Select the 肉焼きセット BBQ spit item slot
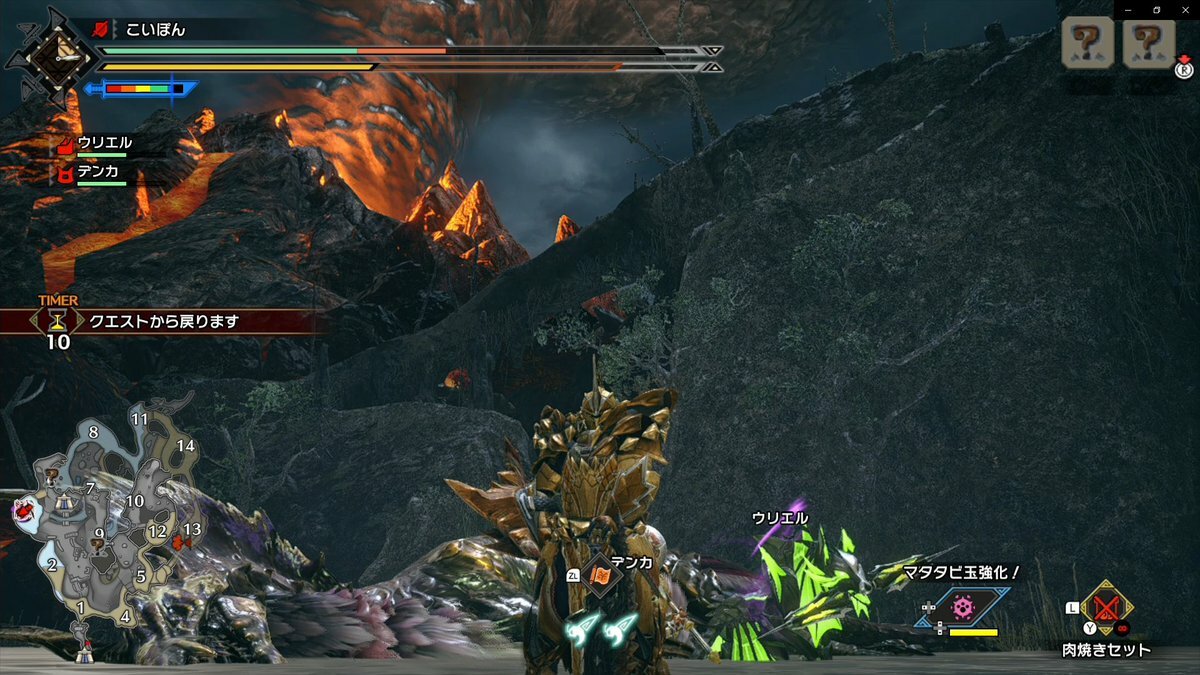1200x675 pixels. [1105, 606]
